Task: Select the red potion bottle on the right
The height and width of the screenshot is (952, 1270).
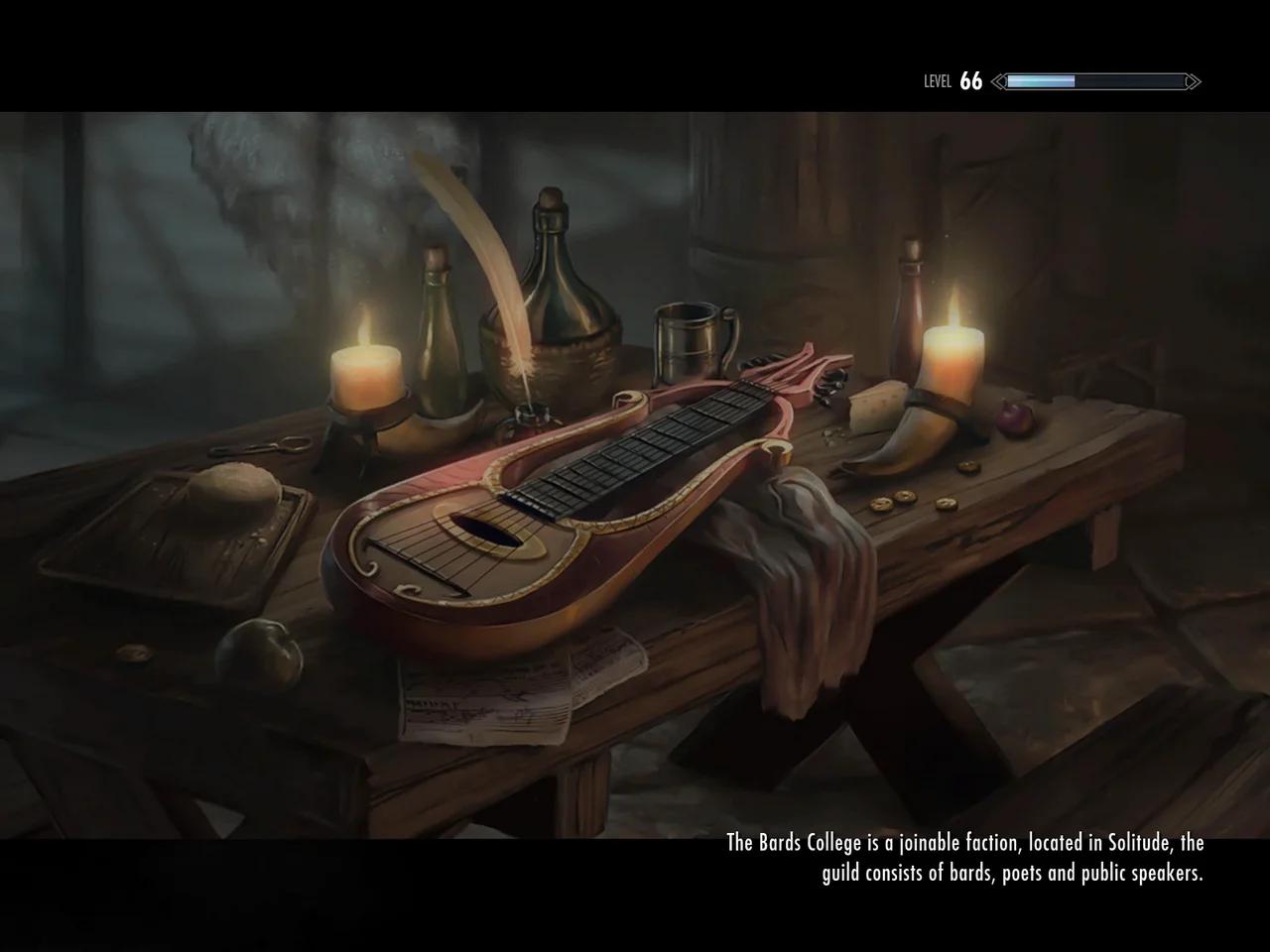Action: pos(908,317)
